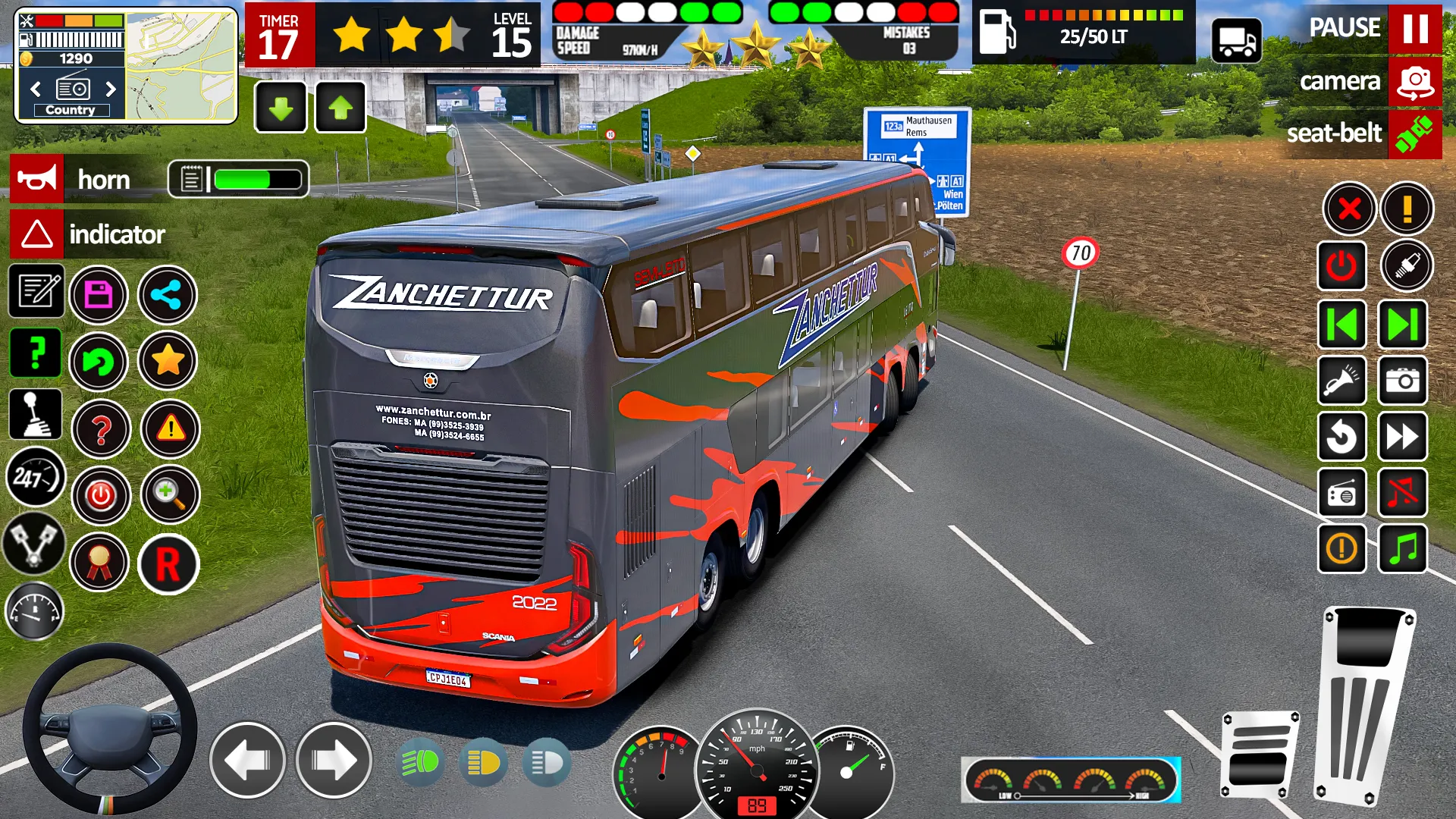This screenshot has width=1456, height=819.
Task: Take a screenshot with the camera icon
Action: (x=1404, y=380)
